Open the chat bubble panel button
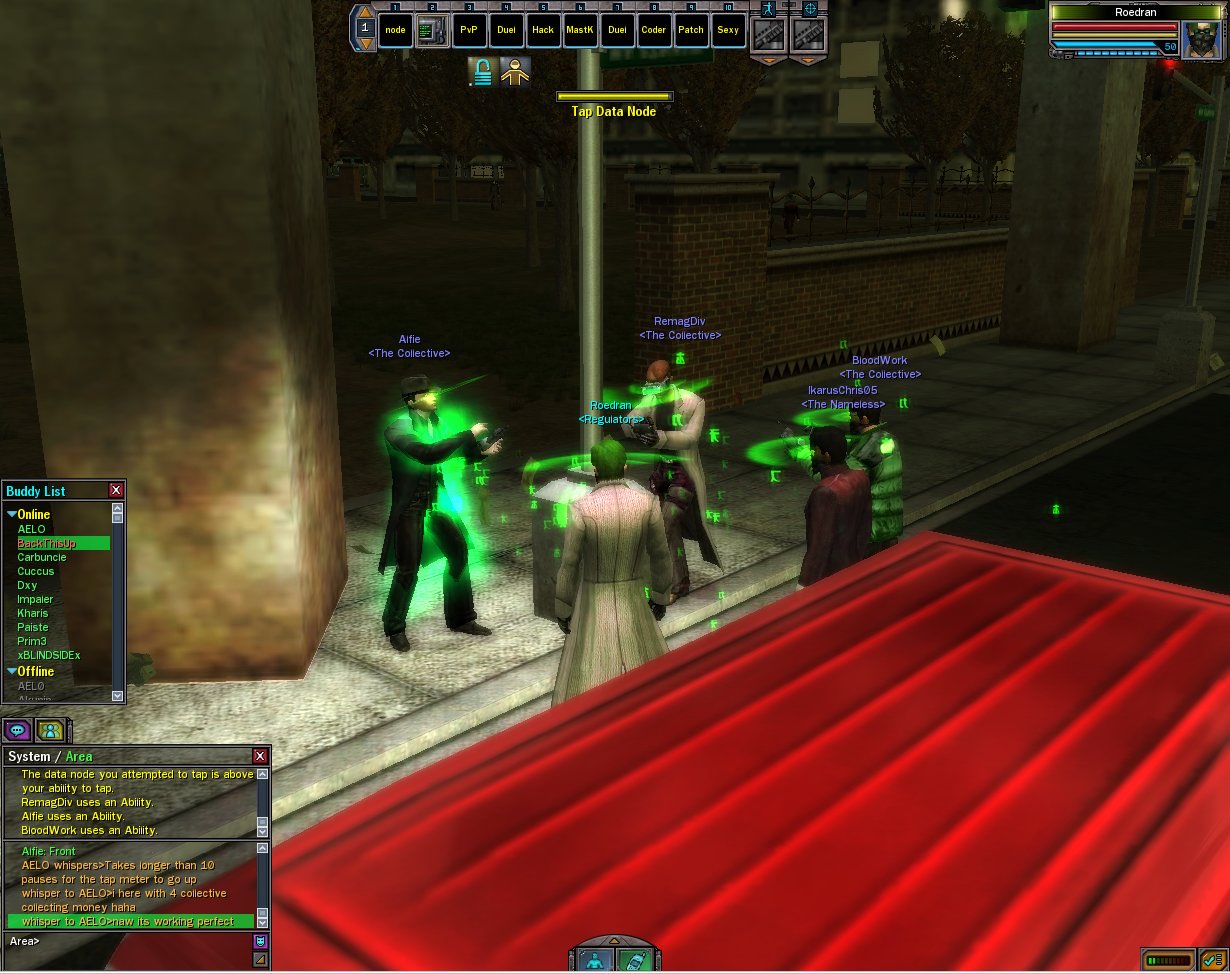Viewport: 1230px width, 974px height. [x=17, y=730]
